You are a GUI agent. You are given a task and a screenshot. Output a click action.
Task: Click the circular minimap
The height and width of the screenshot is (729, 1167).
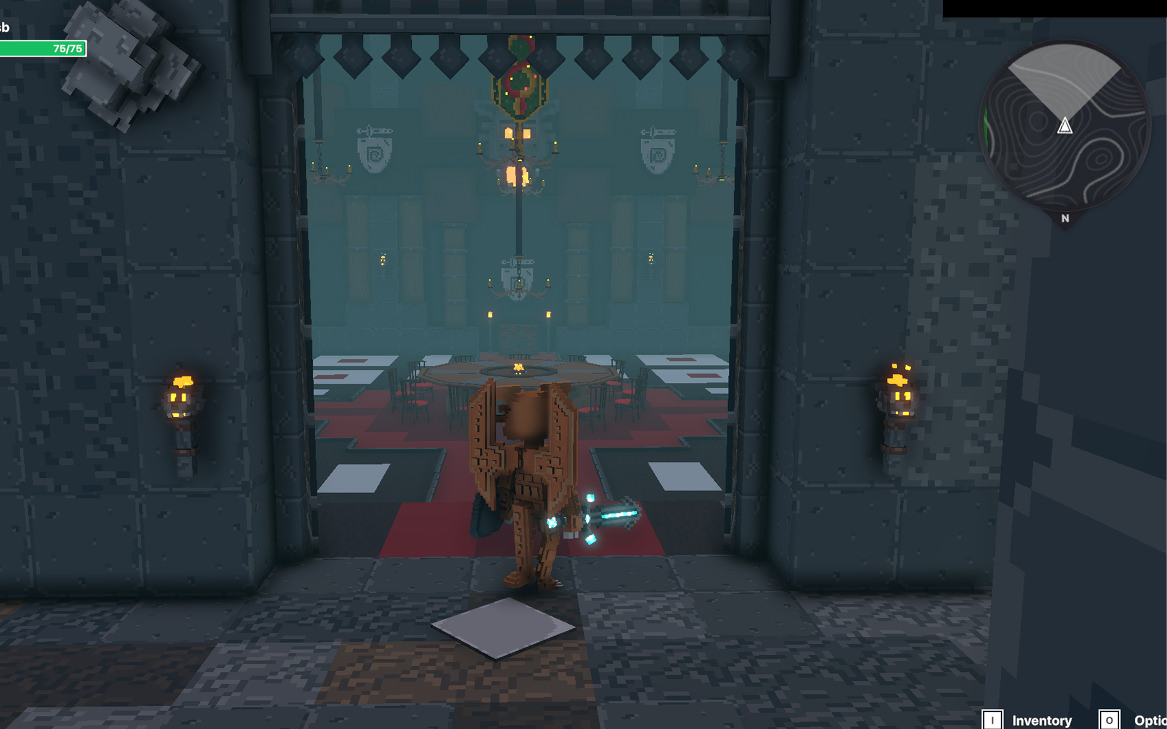coord(1064,125)
